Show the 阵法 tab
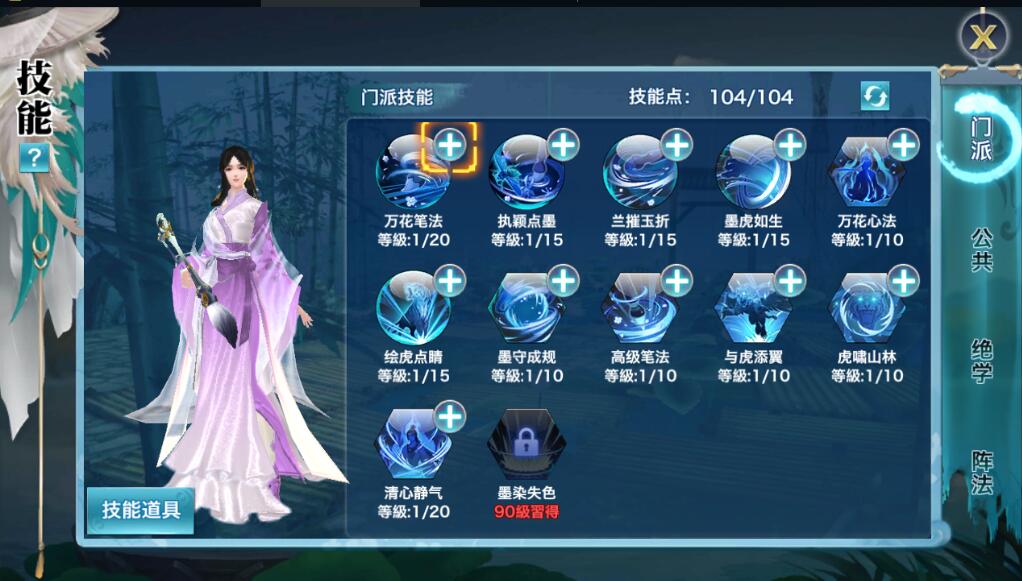 click(981, 472)
